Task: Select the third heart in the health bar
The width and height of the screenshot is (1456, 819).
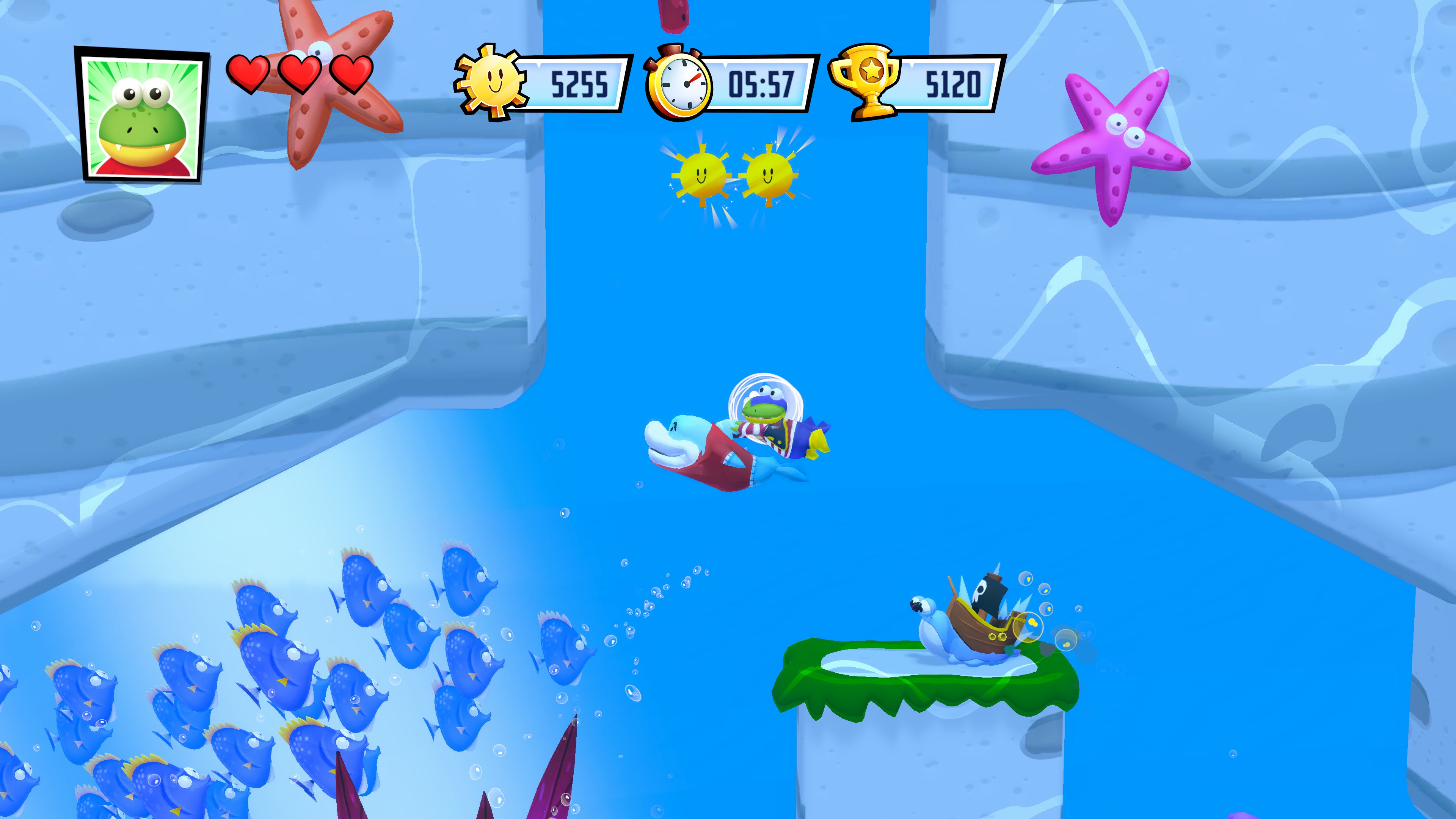Action: point(351,74)
